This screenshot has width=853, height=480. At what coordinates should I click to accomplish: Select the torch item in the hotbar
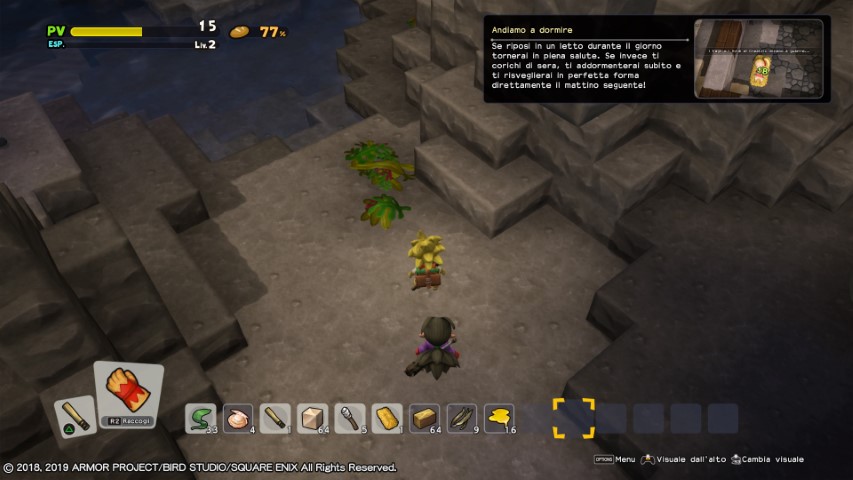click(349, 417)
